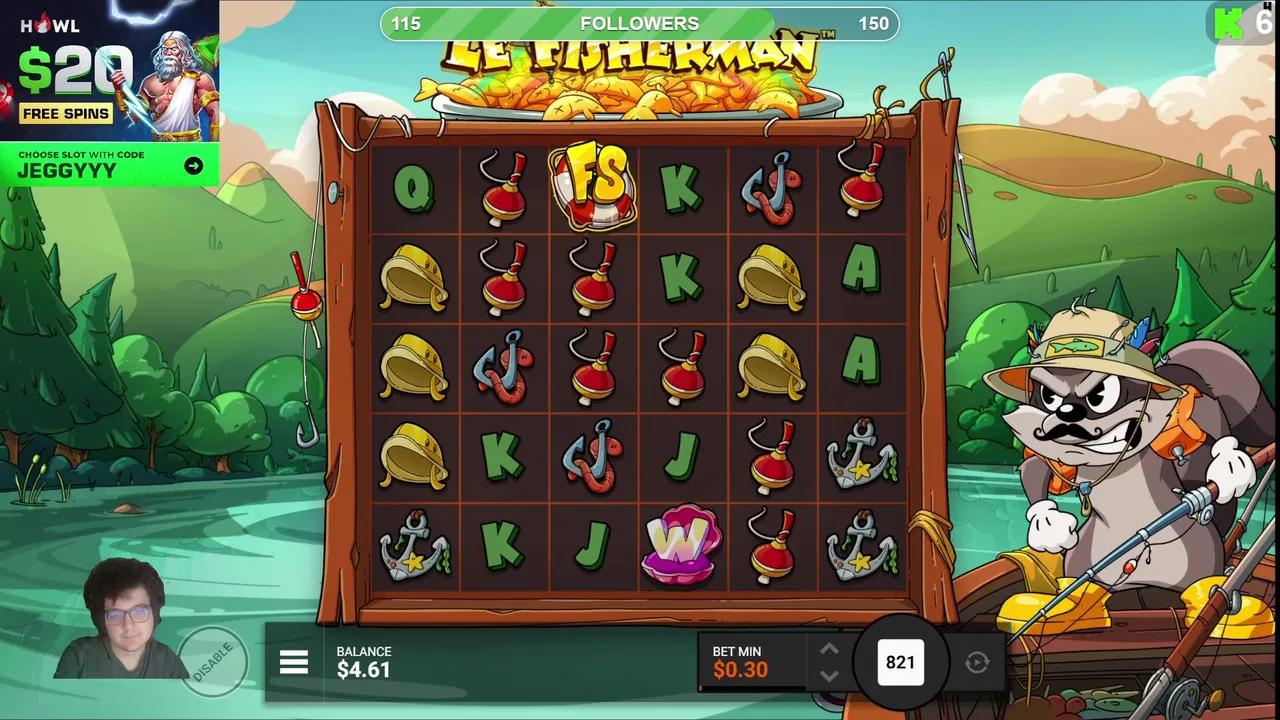Click the anchor symbol on the bottom row
Viewport: 1280px width, 720px height.
[416, 547]
